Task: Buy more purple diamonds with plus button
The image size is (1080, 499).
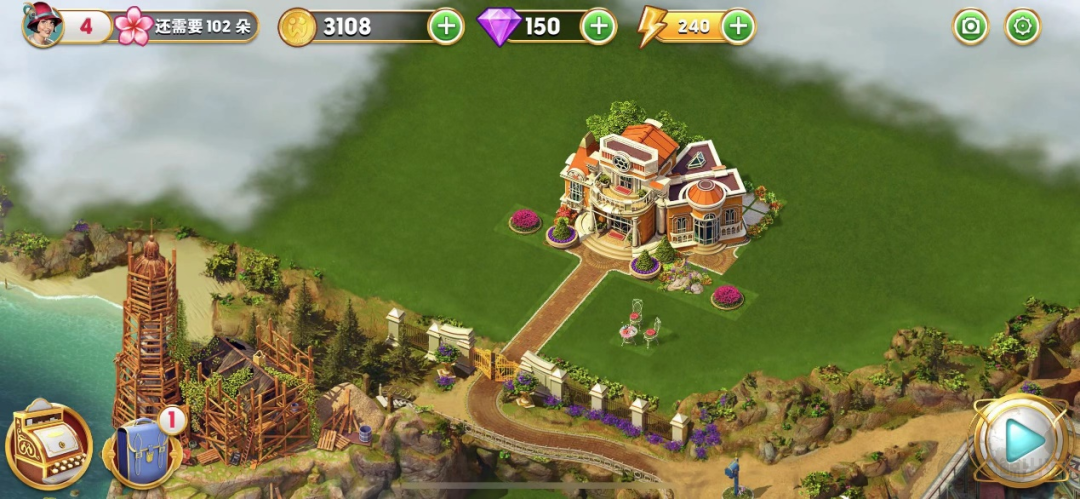Action: point(598,26)
